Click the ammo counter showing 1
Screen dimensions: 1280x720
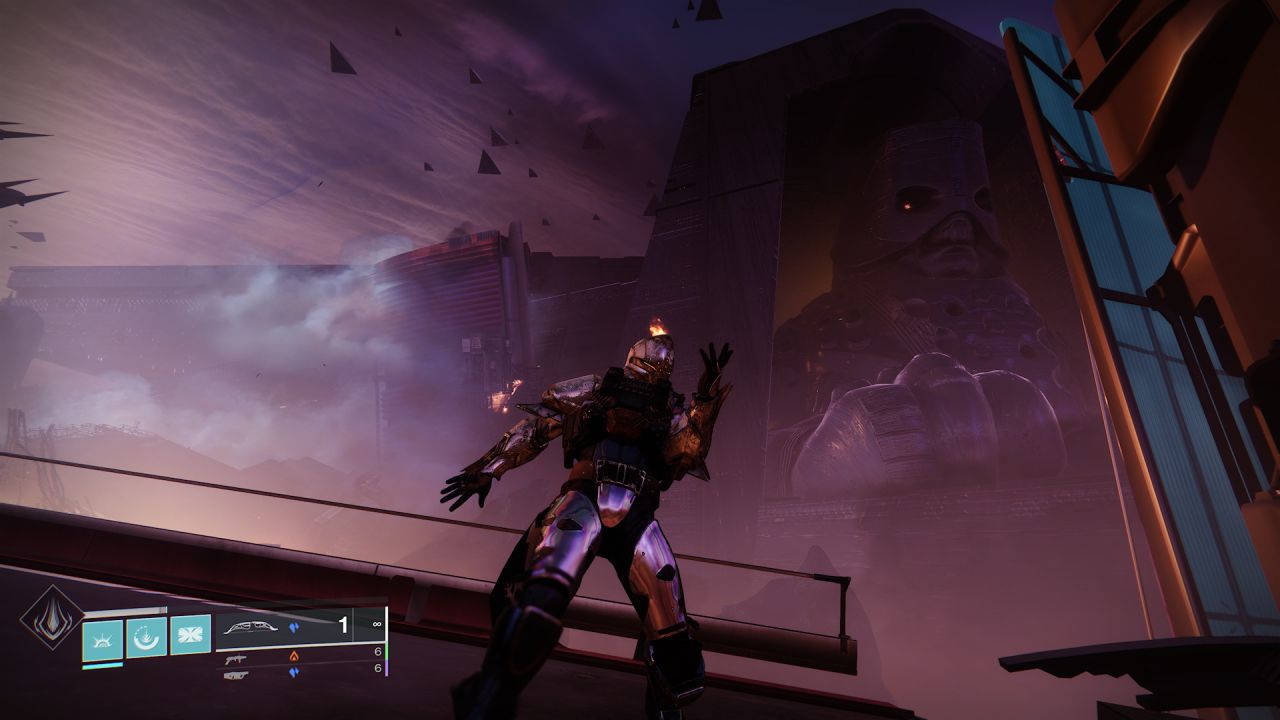coord(344,624)
